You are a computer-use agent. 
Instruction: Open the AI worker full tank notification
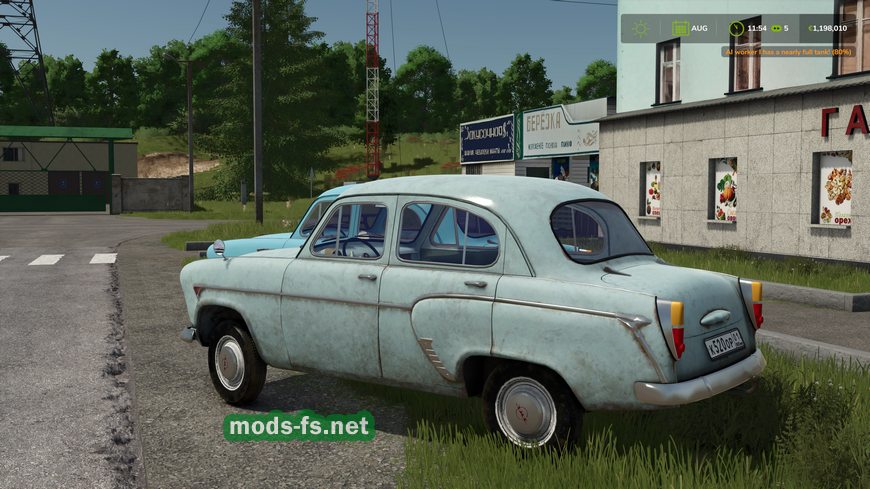click(x=789, y=51)
